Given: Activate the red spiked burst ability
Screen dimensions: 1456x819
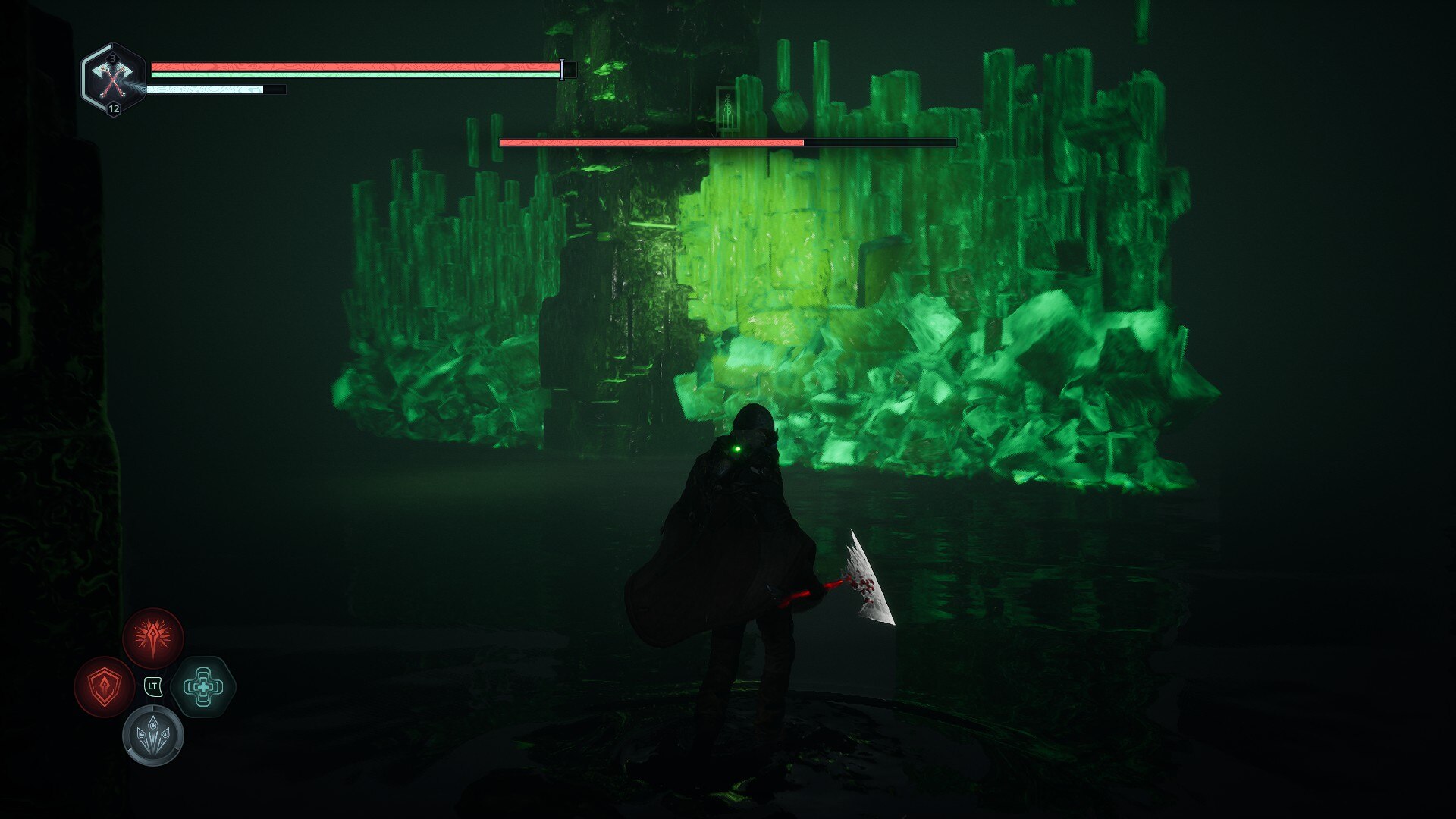Looking at the screenshot, I should click(153, 639).
